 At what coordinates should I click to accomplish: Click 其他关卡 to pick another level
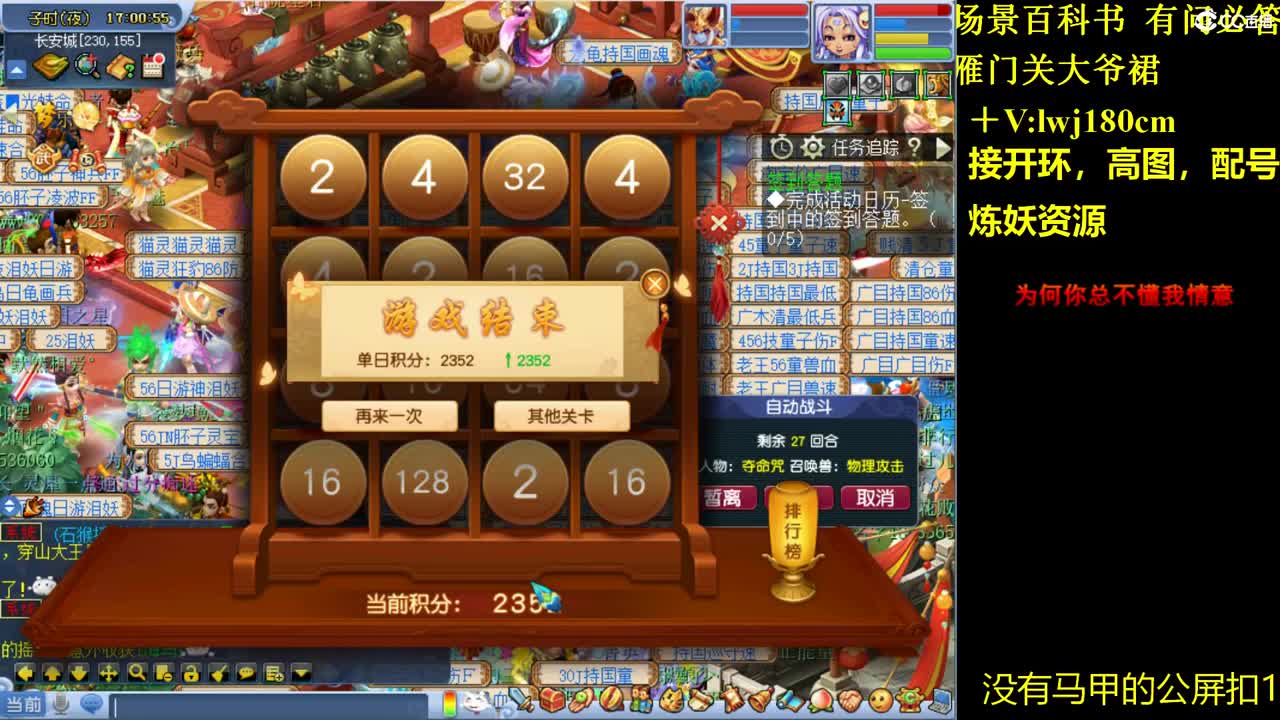(560, 416)
